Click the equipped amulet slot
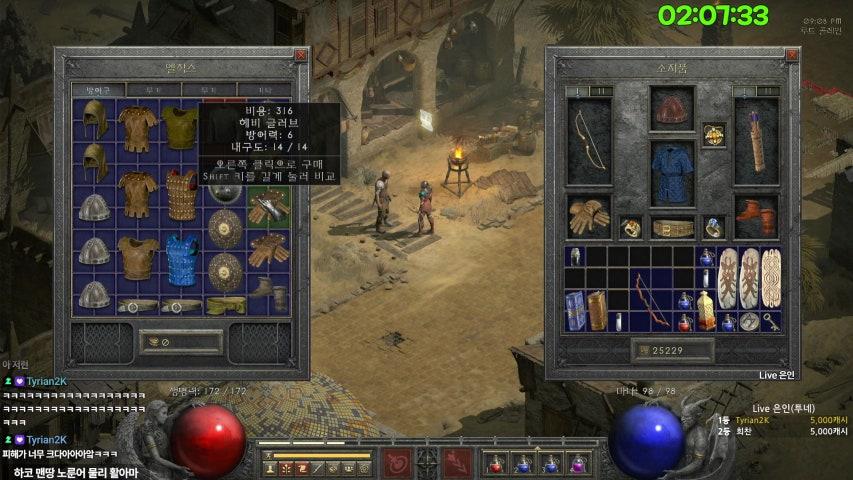Screen dimensions: 853x480 click(x=713, y=134)
